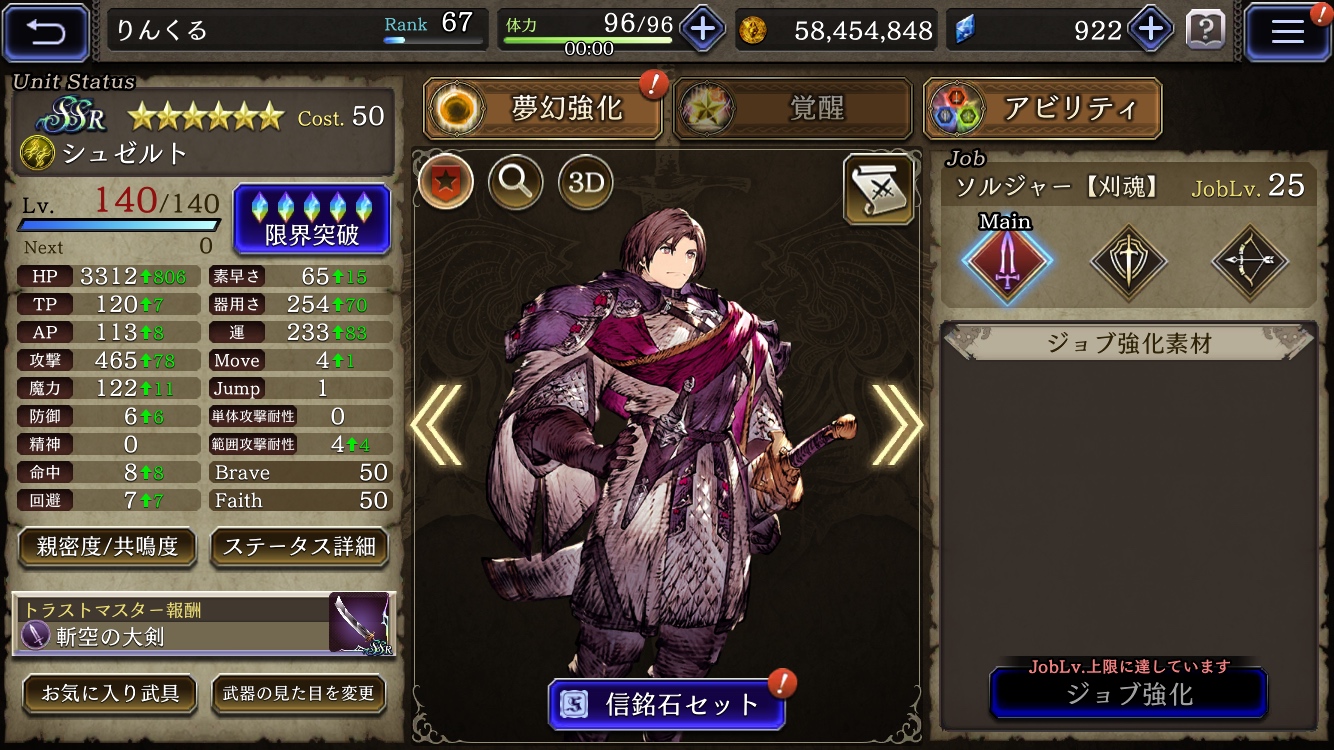The width and height of the screenshot is (1334, 750).
Task: Select the 斬空の大剣 trust master reward
Action: coord(204,625)
